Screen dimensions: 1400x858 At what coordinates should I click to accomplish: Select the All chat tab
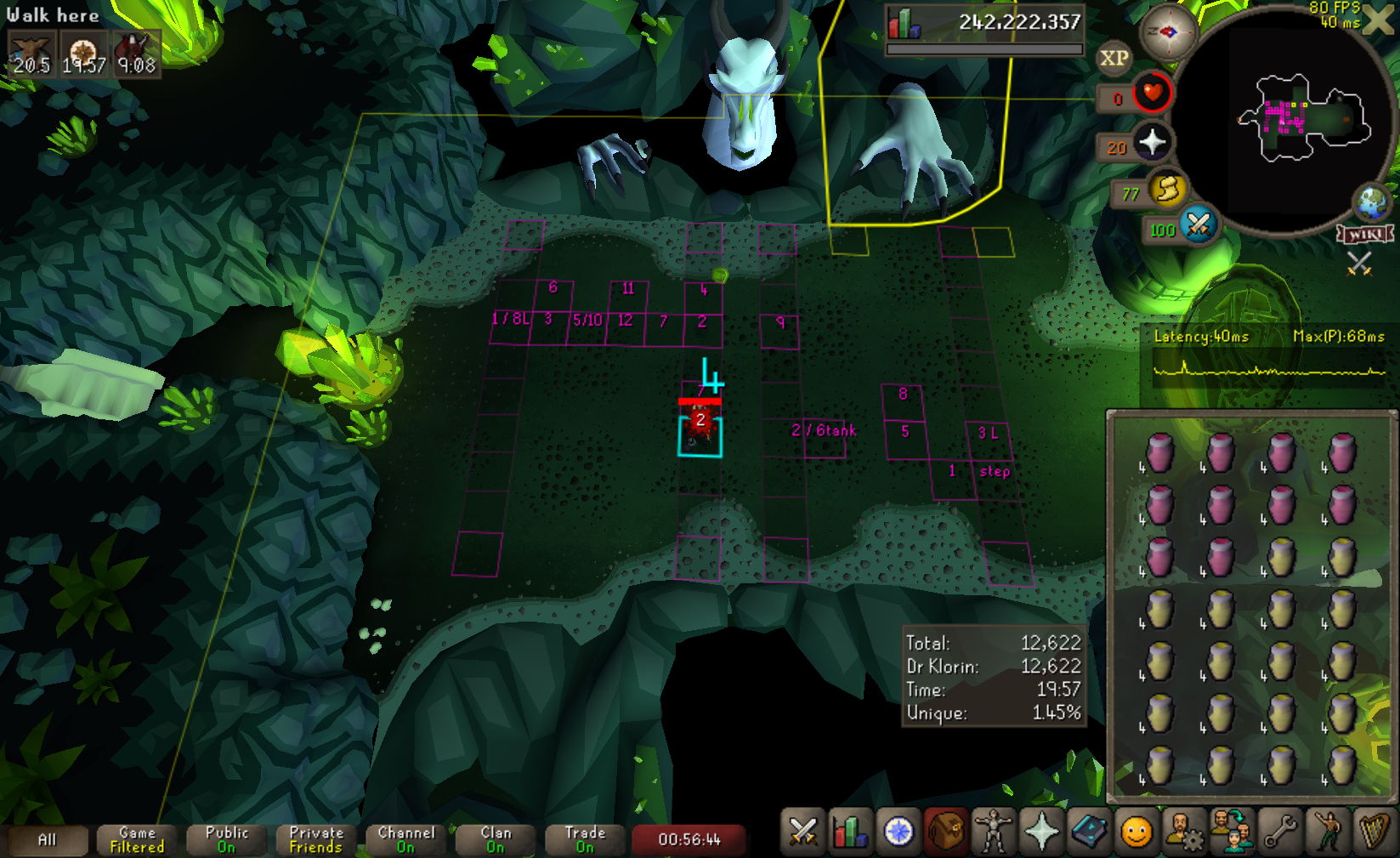[47, 840]
